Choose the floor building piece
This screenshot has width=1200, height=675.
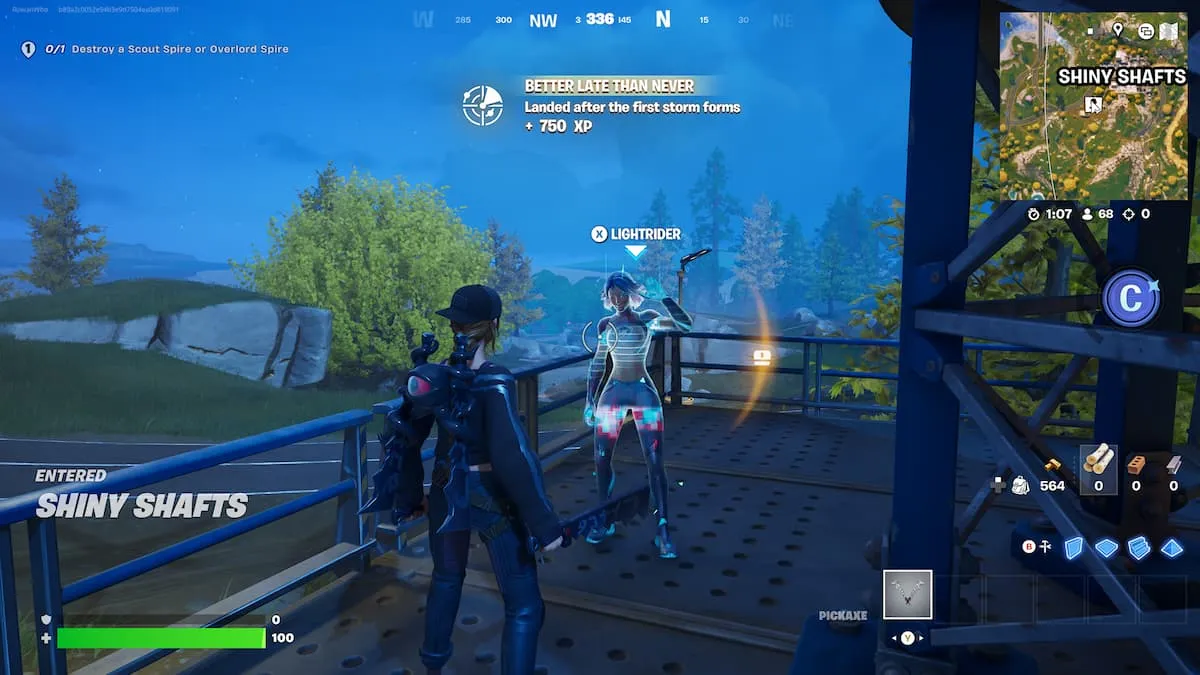tap(1106, 547)
